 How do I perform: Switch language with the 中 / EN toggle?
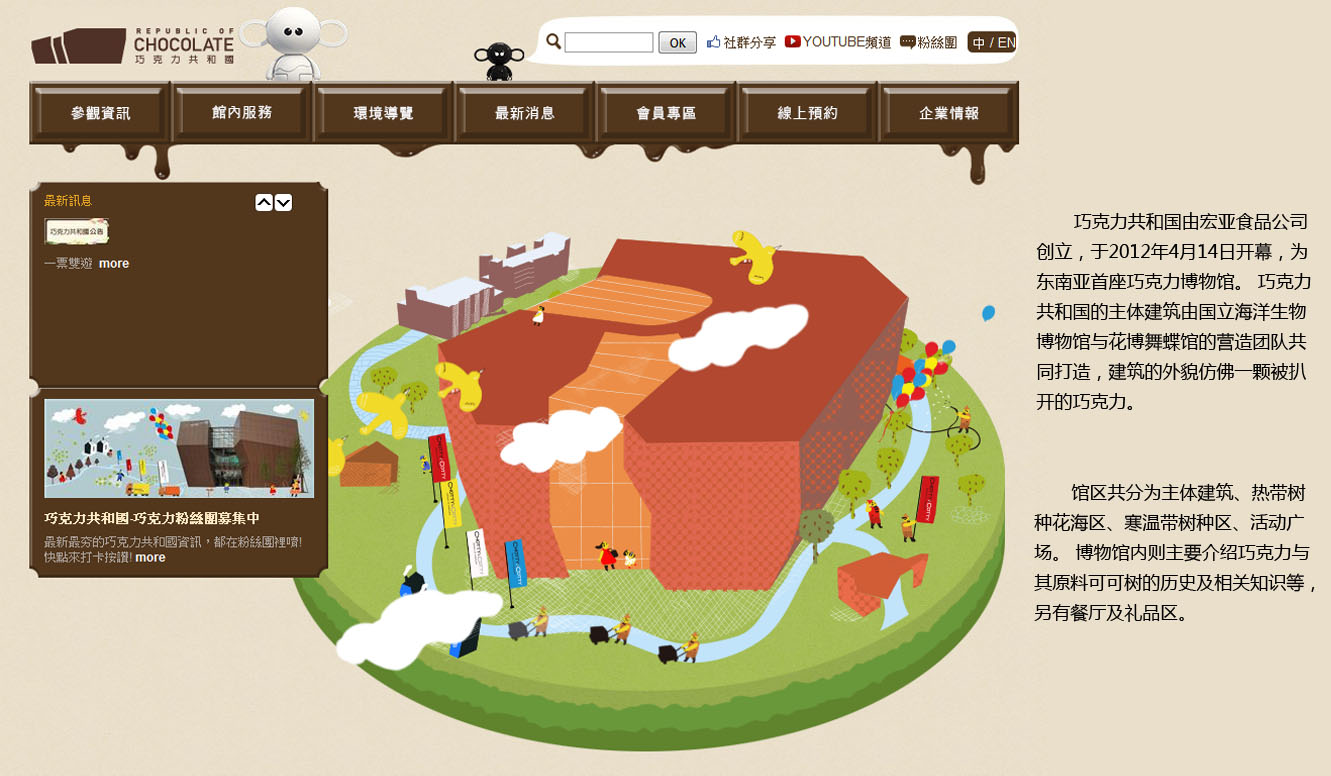992,43
